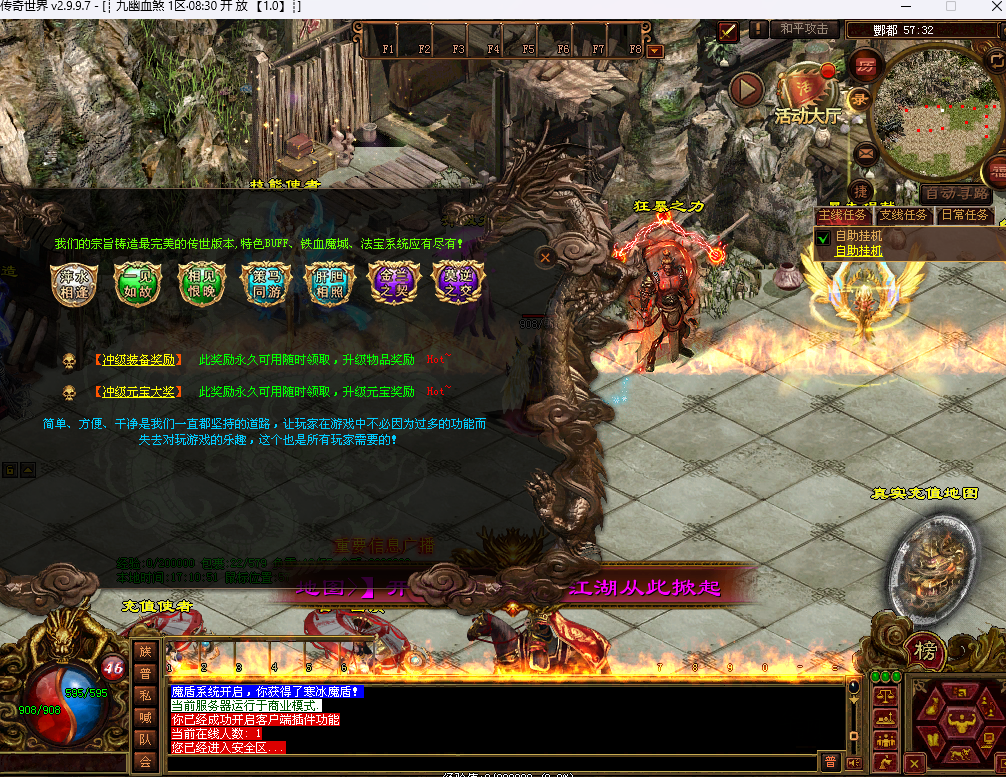
Task: Open the mail envelope icon
Action: click(x=864, y=154)
